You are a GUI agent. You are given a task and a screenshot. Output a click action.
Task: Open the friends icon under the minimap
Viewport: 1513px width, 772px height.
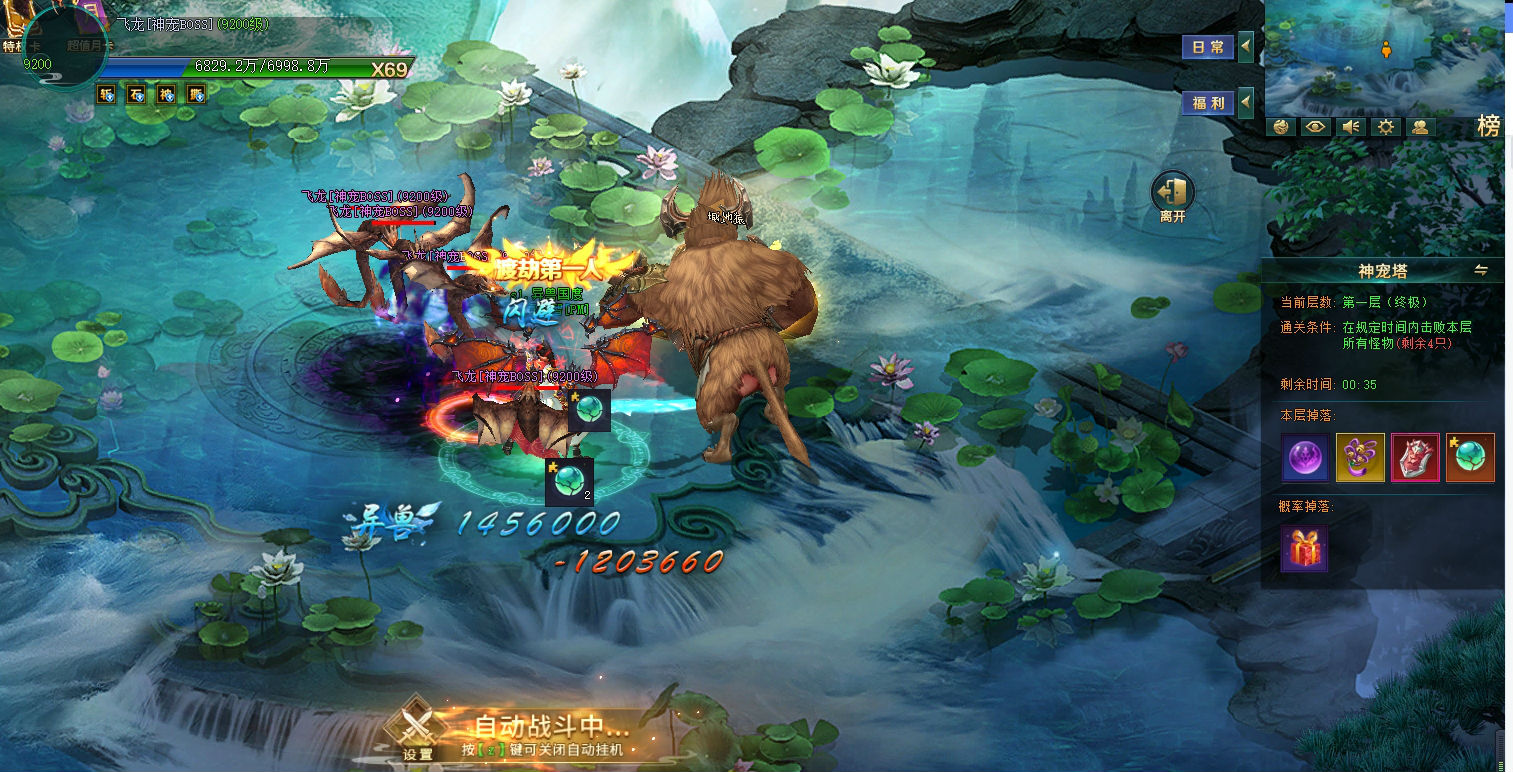click(x=1420, y=127)
